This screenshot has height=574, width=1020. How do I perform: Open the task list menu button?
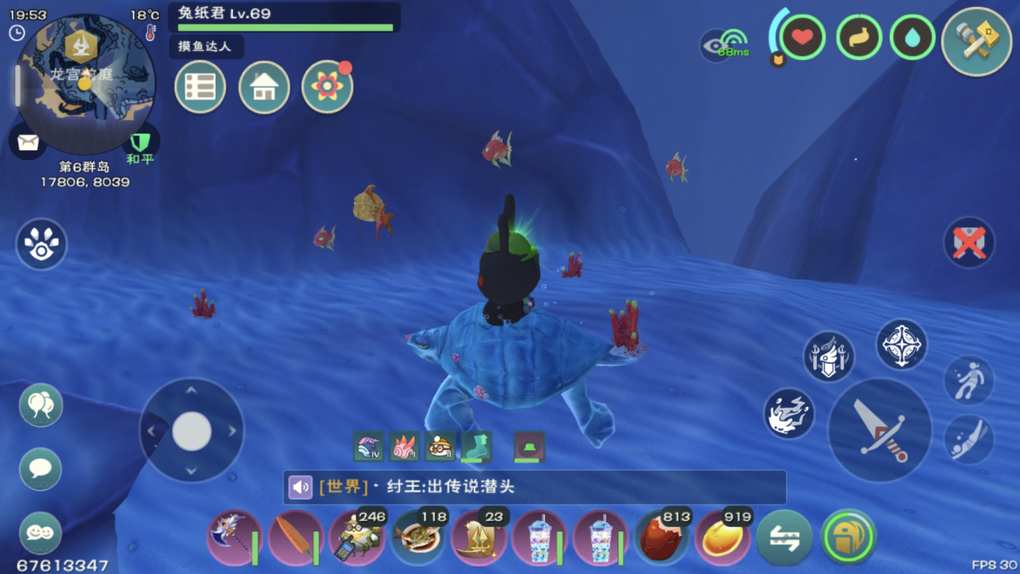click(200, 88)
